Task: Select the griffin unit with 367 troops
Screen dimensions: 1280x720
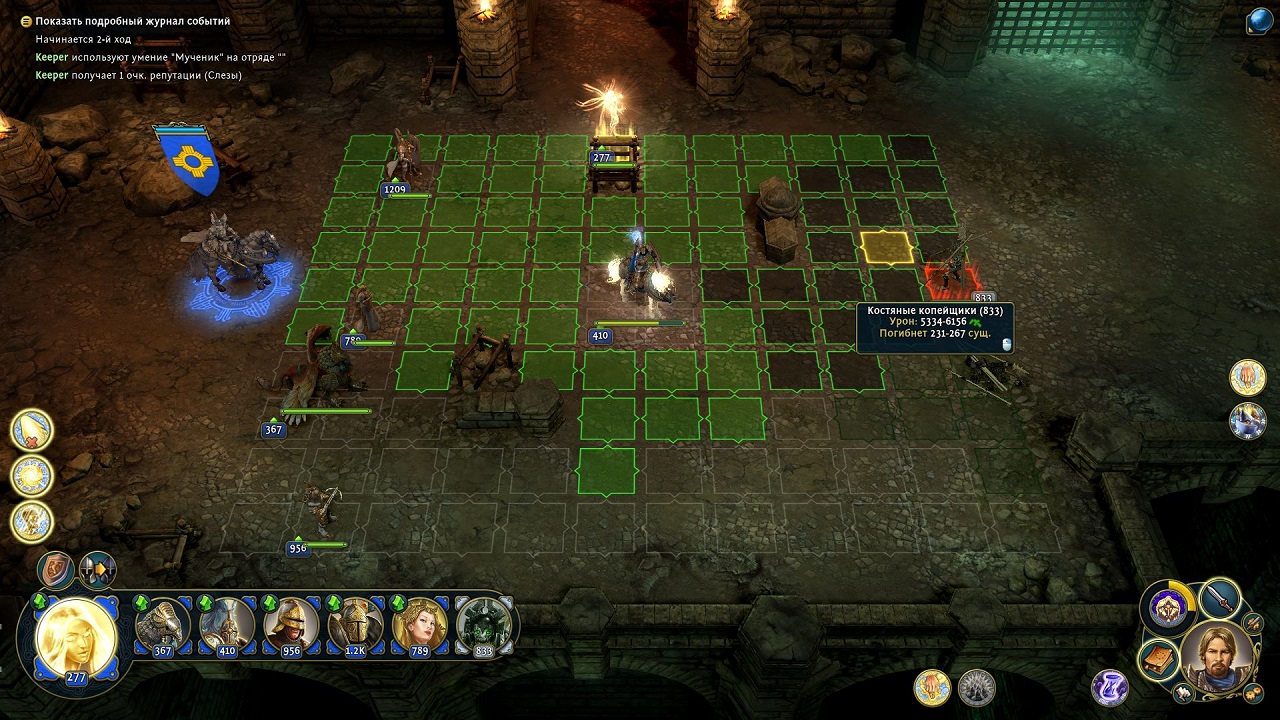Action: coord(163,626)
